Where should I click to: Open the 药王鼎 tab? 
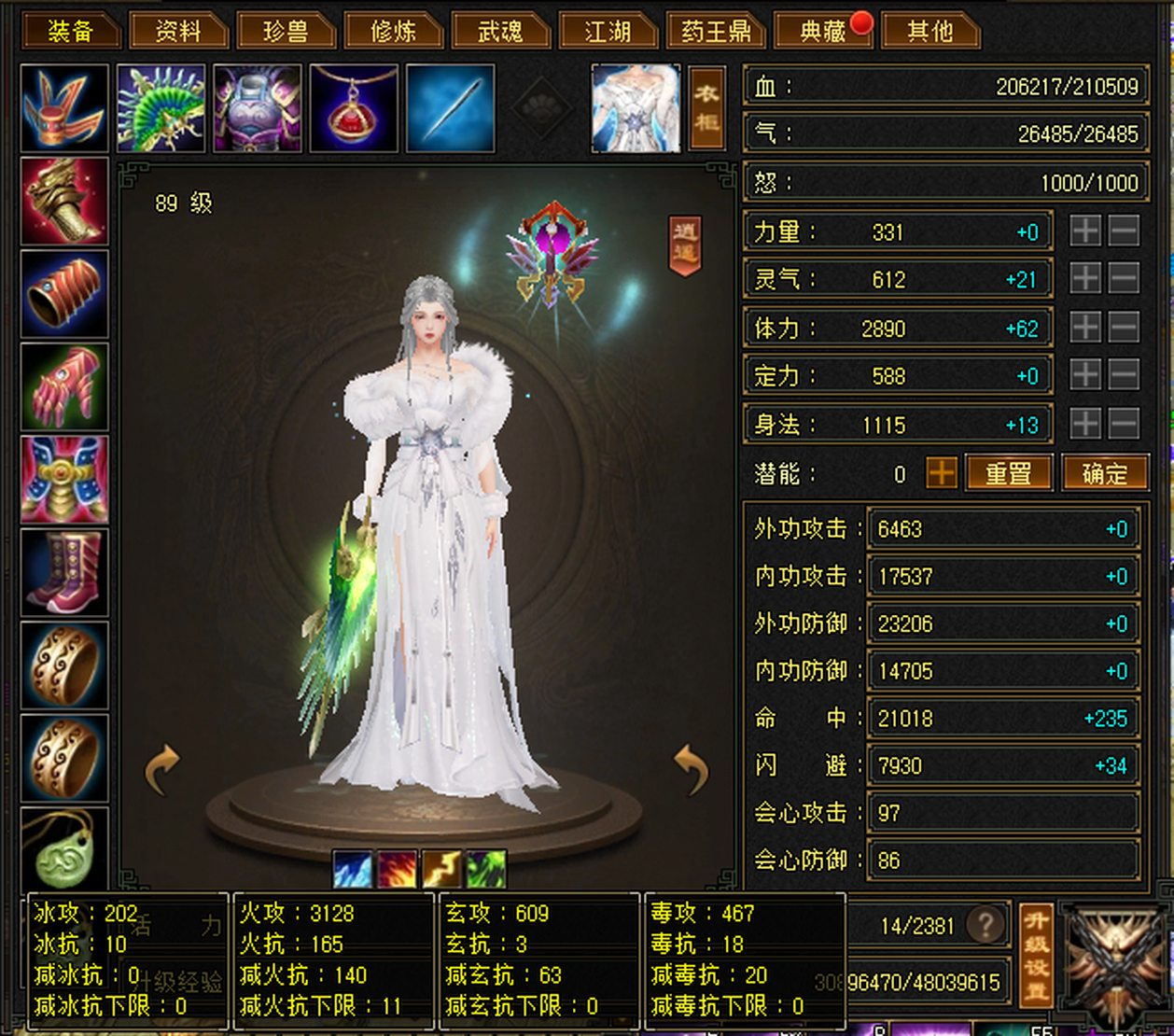(716, 32)
